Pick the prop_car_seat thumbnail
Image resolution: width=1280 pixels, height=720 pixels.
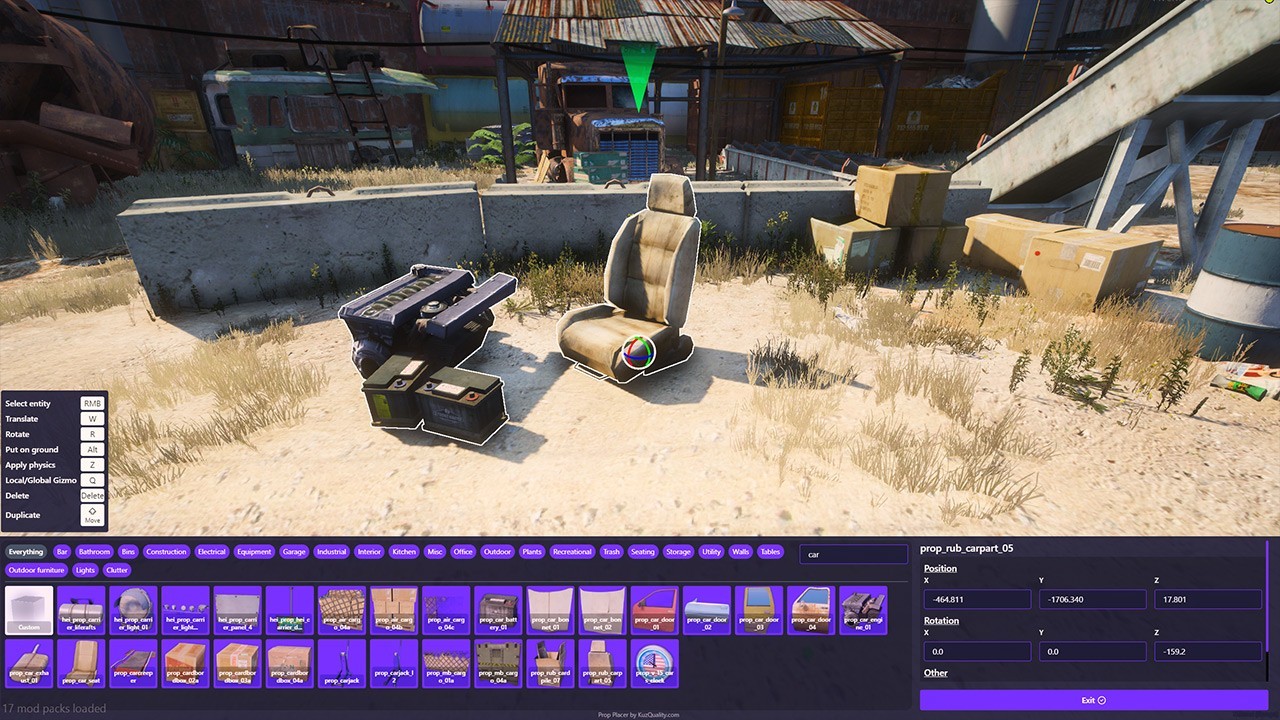pos(81,663)
